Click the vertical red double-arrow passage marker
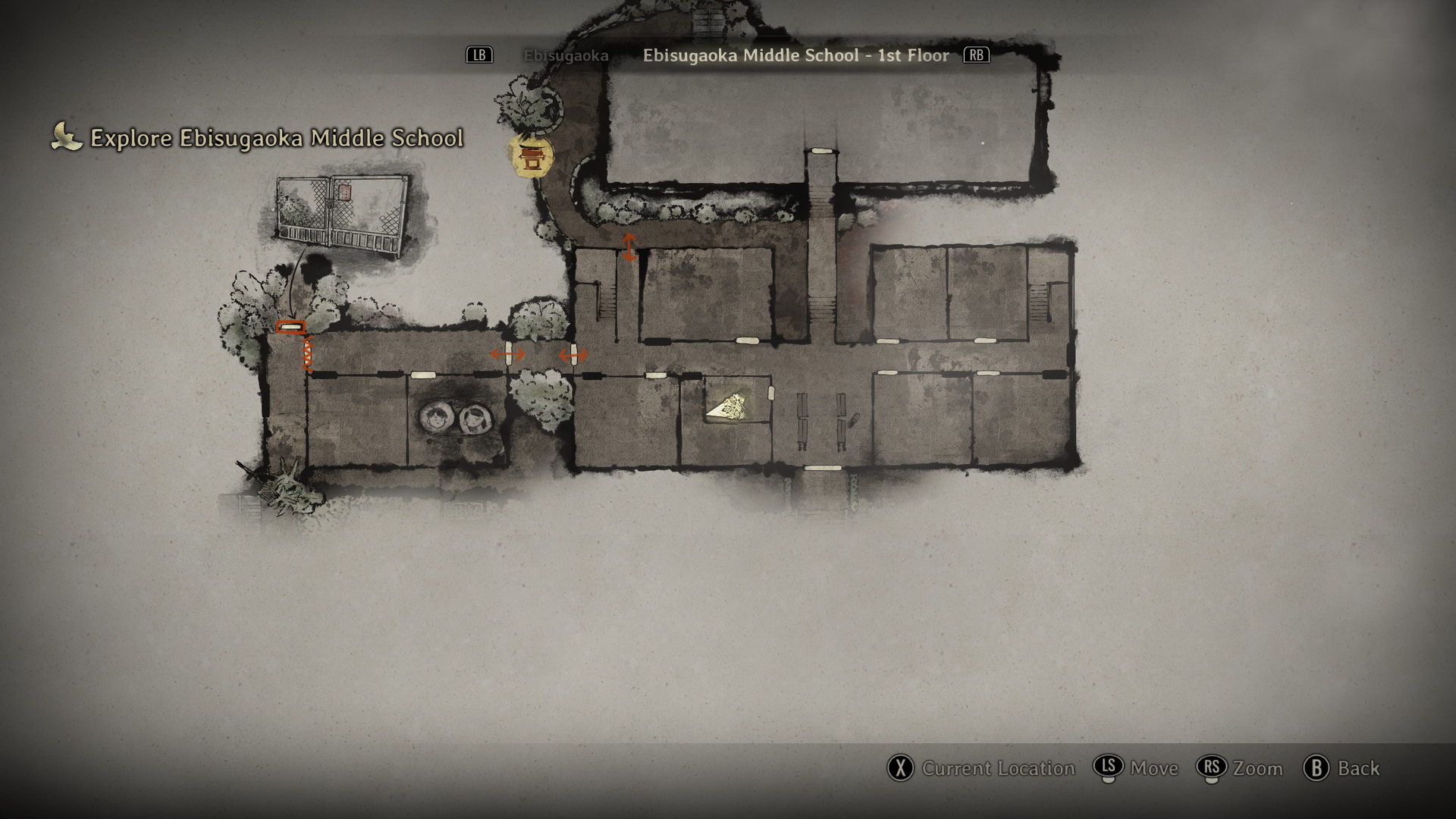 click(629, 247)
